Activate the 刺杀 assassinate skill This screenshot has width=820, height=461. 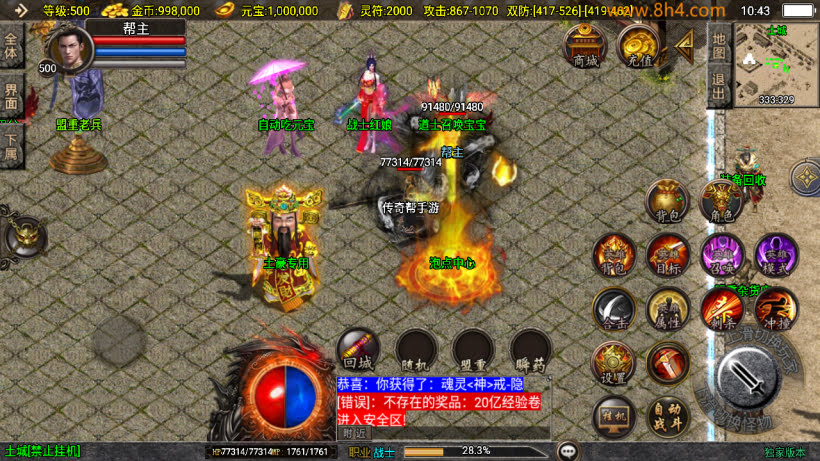[721, 309]
